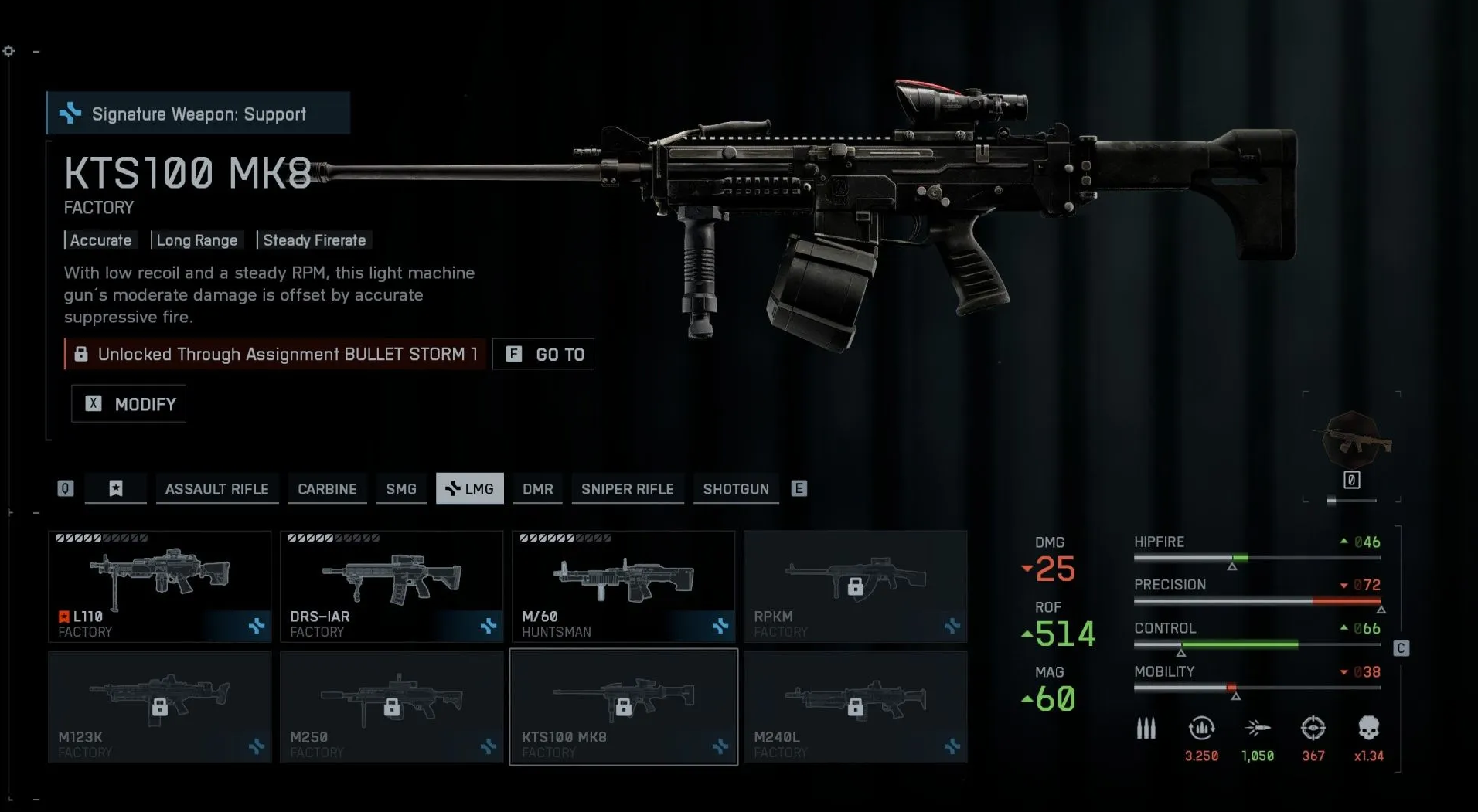Open the favorites star tab
The image size is (1478, 812).
[x=116, y=488]
